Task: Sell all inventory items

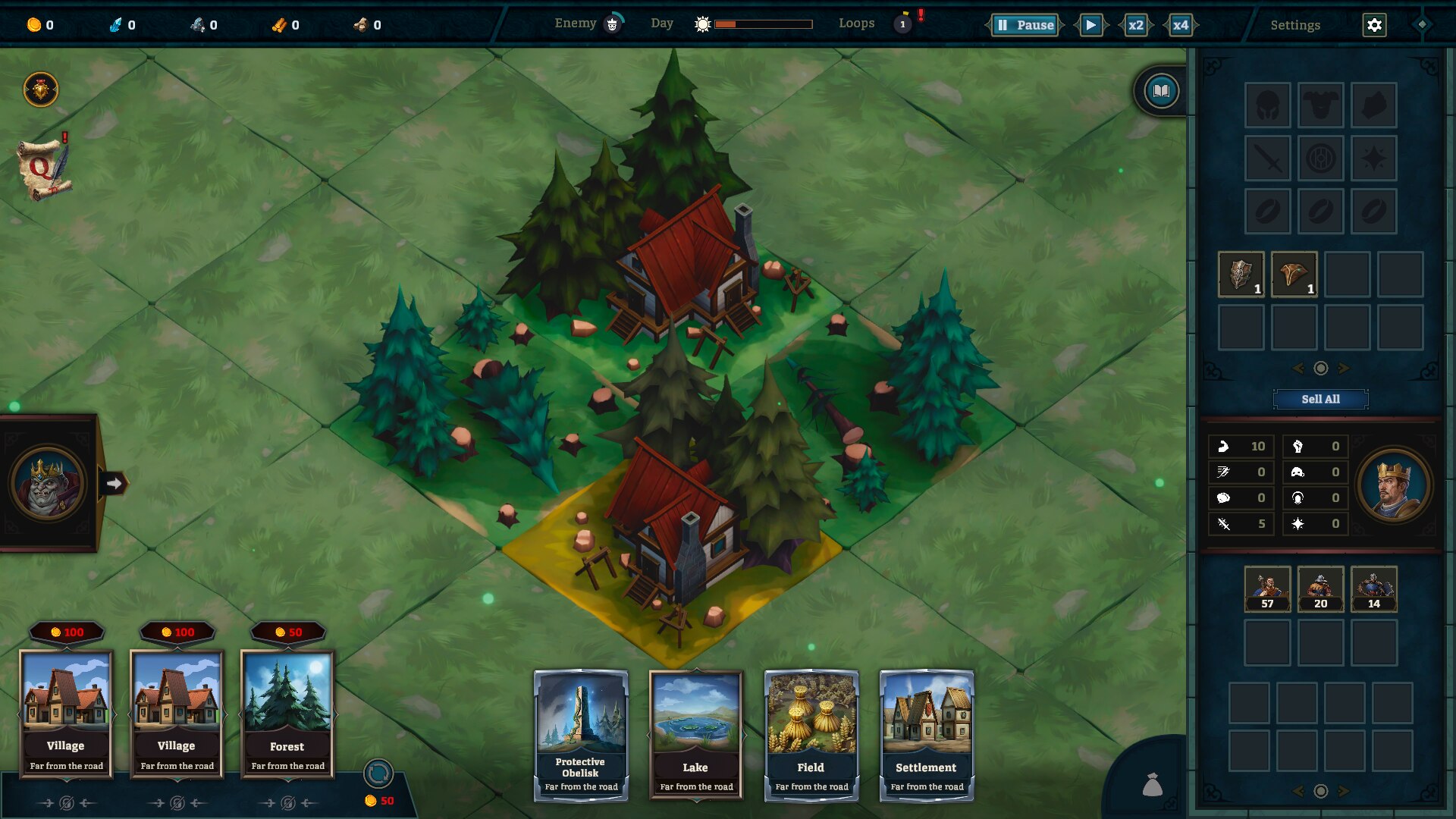Action: point(1320,399)
